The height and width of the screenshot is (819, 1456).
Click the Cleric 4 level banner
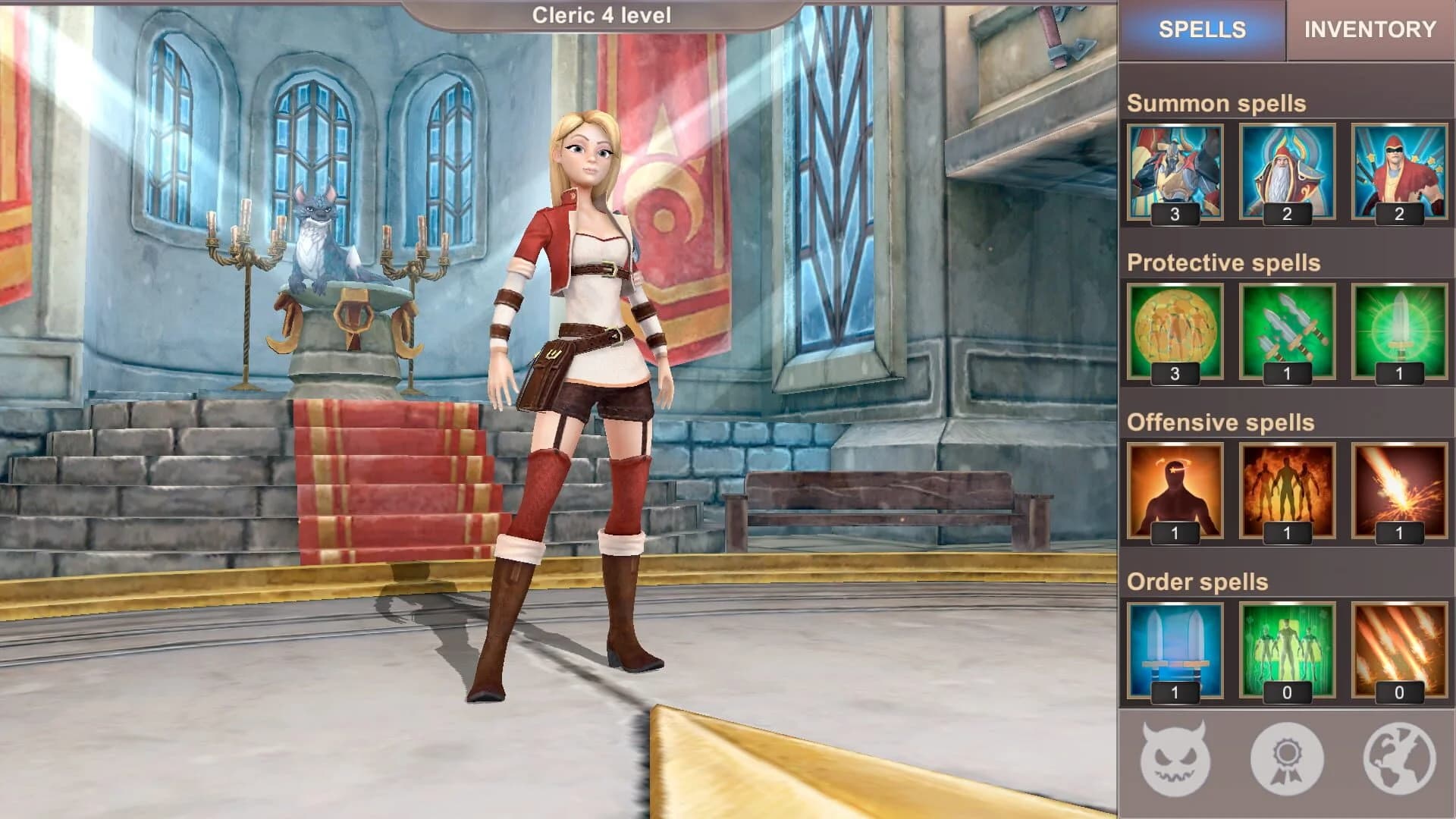pyautogui.click(x=603, y=13)
